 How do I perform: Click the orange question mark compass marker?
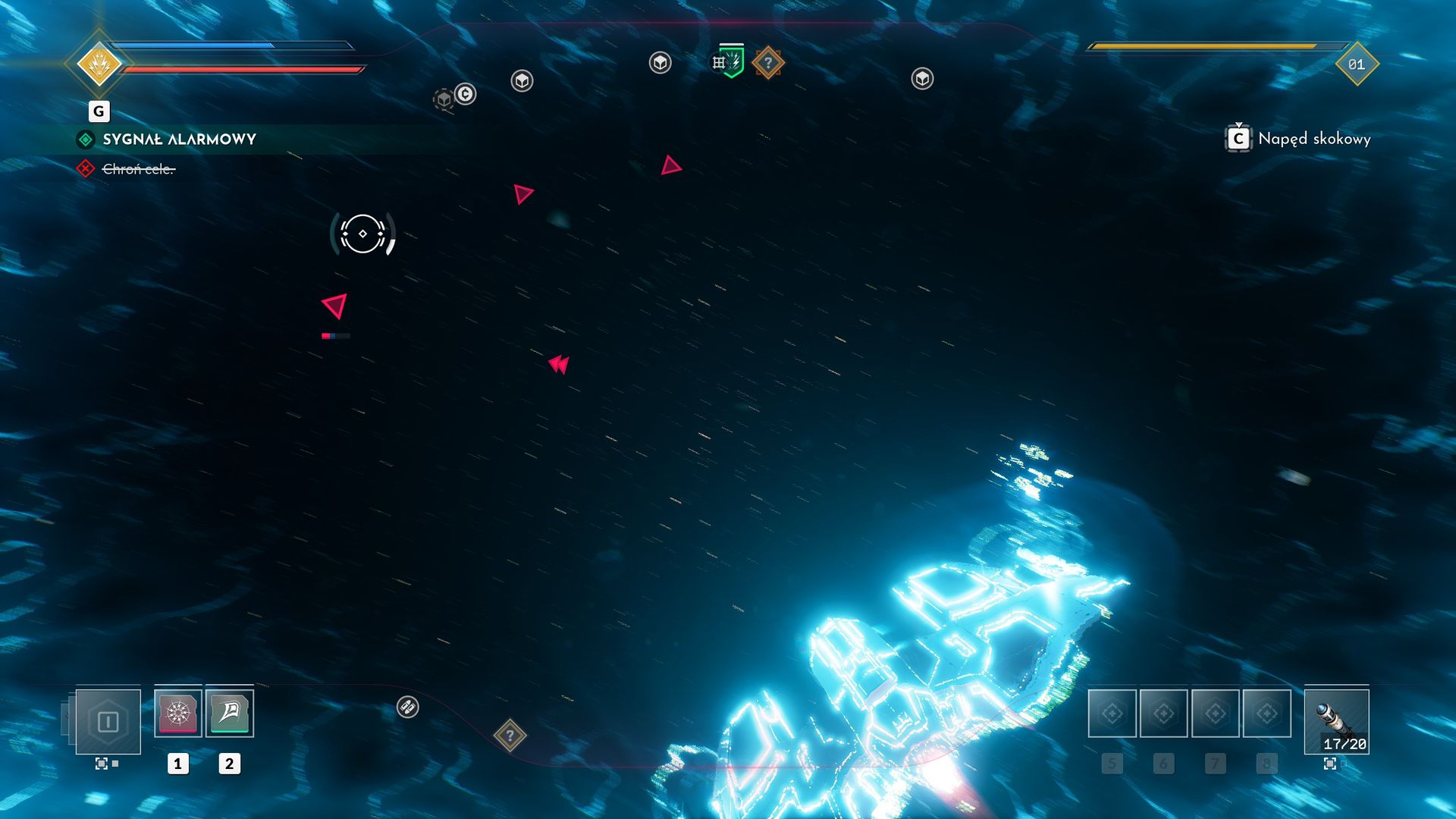[x=767, y=63]
